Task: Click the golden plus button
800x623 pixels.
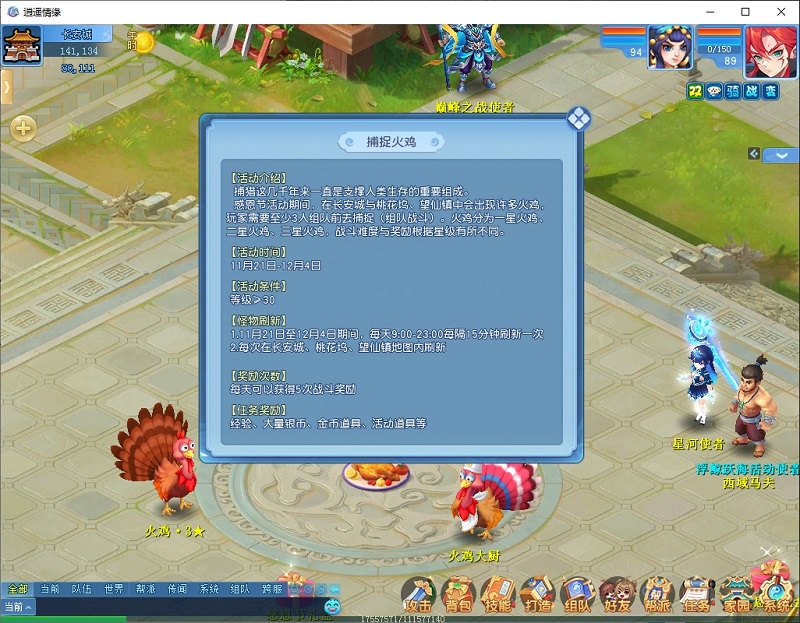Action: (23, 128)
